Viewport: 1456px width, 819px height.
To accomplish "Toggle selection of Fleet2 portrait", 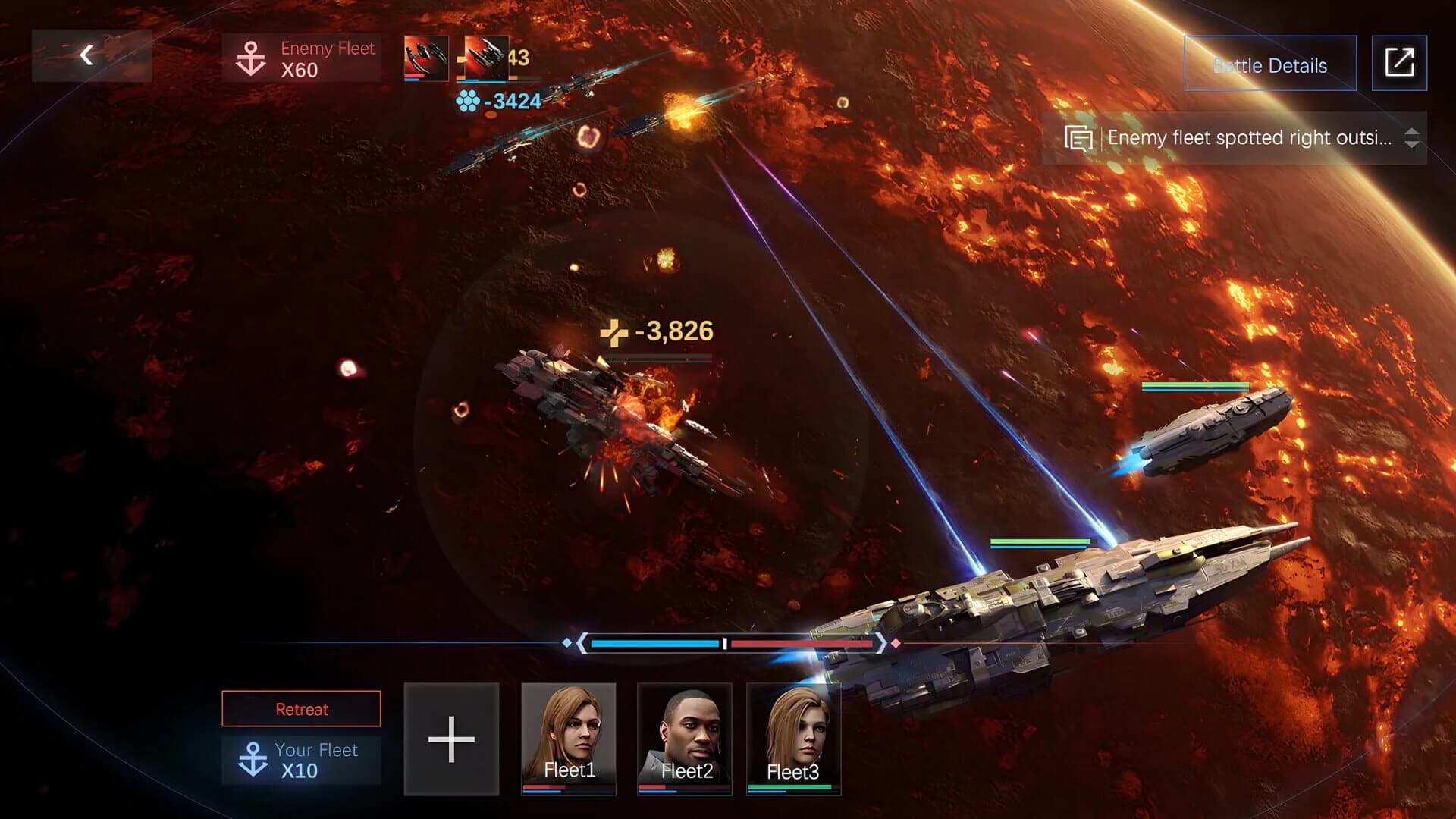I will click(685, 739).
